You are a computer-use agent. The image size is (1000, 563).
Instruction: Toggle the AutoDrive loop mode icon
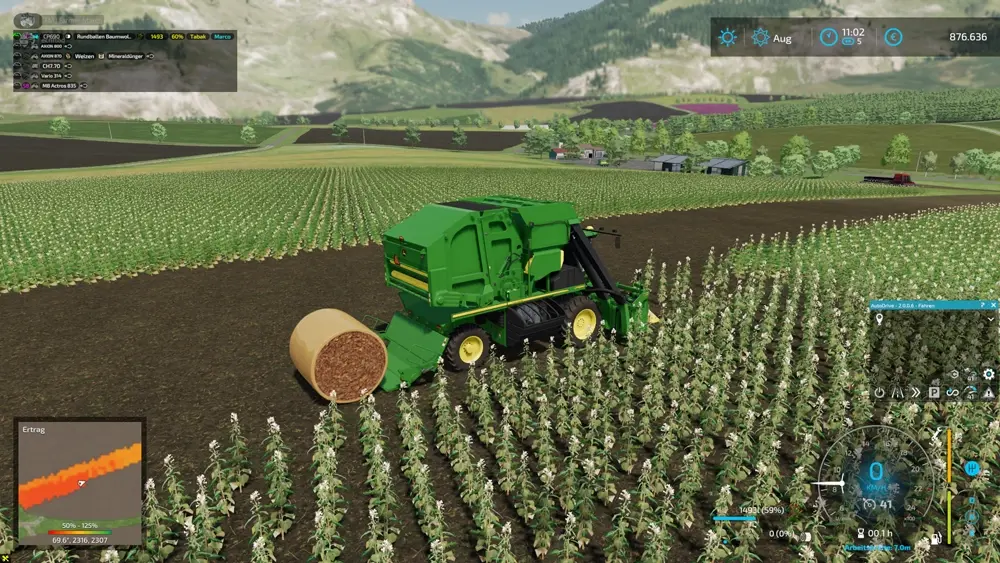point(952,393)
